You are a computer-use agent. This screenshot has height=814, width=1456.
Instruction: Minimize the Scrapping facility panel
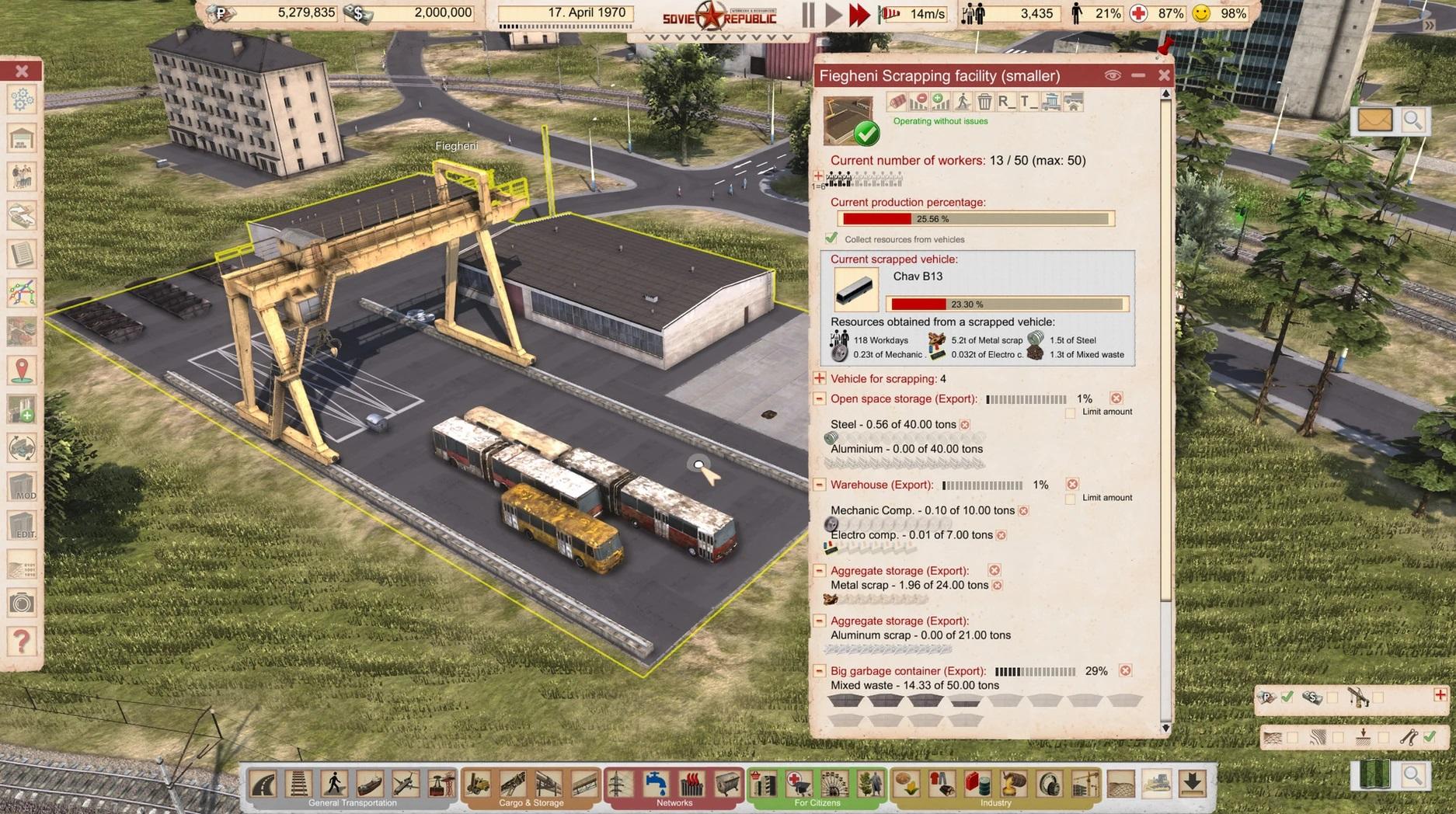point(1138,75)
